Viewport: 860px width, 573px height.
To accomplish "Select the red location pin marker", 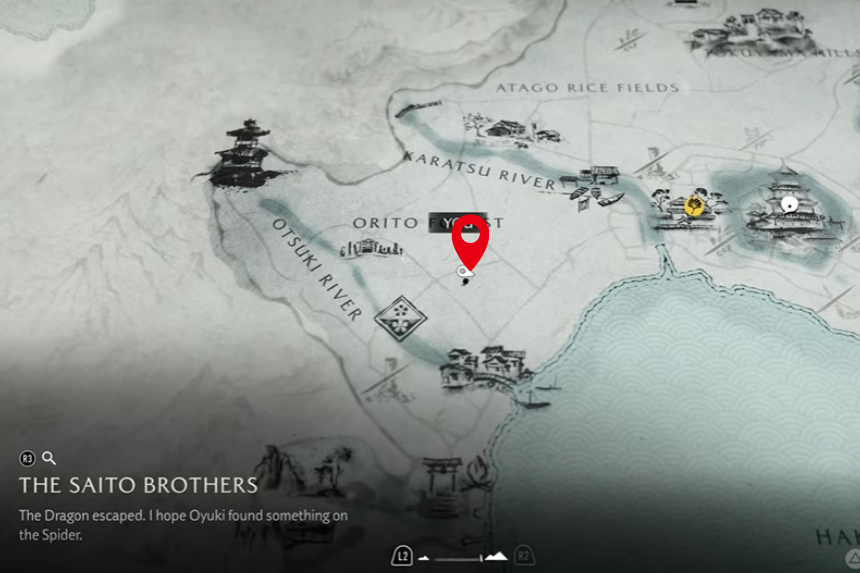I will point(468,238).
